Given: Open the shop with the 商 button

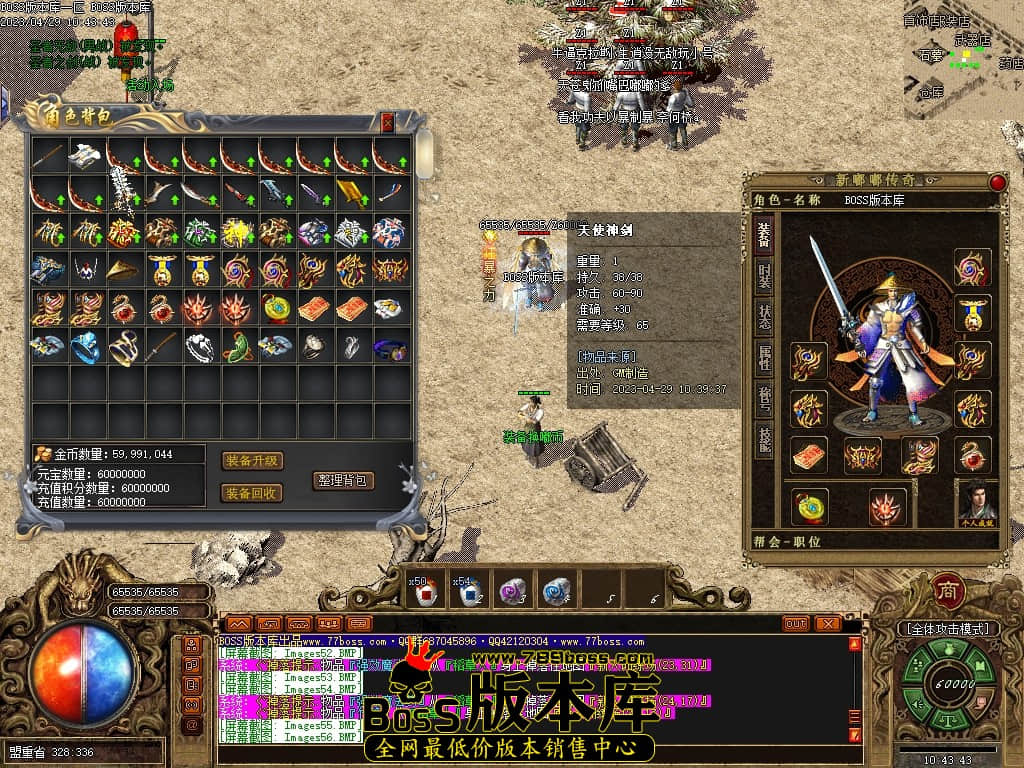Looking at the screenshot, I should click(947, 591).
